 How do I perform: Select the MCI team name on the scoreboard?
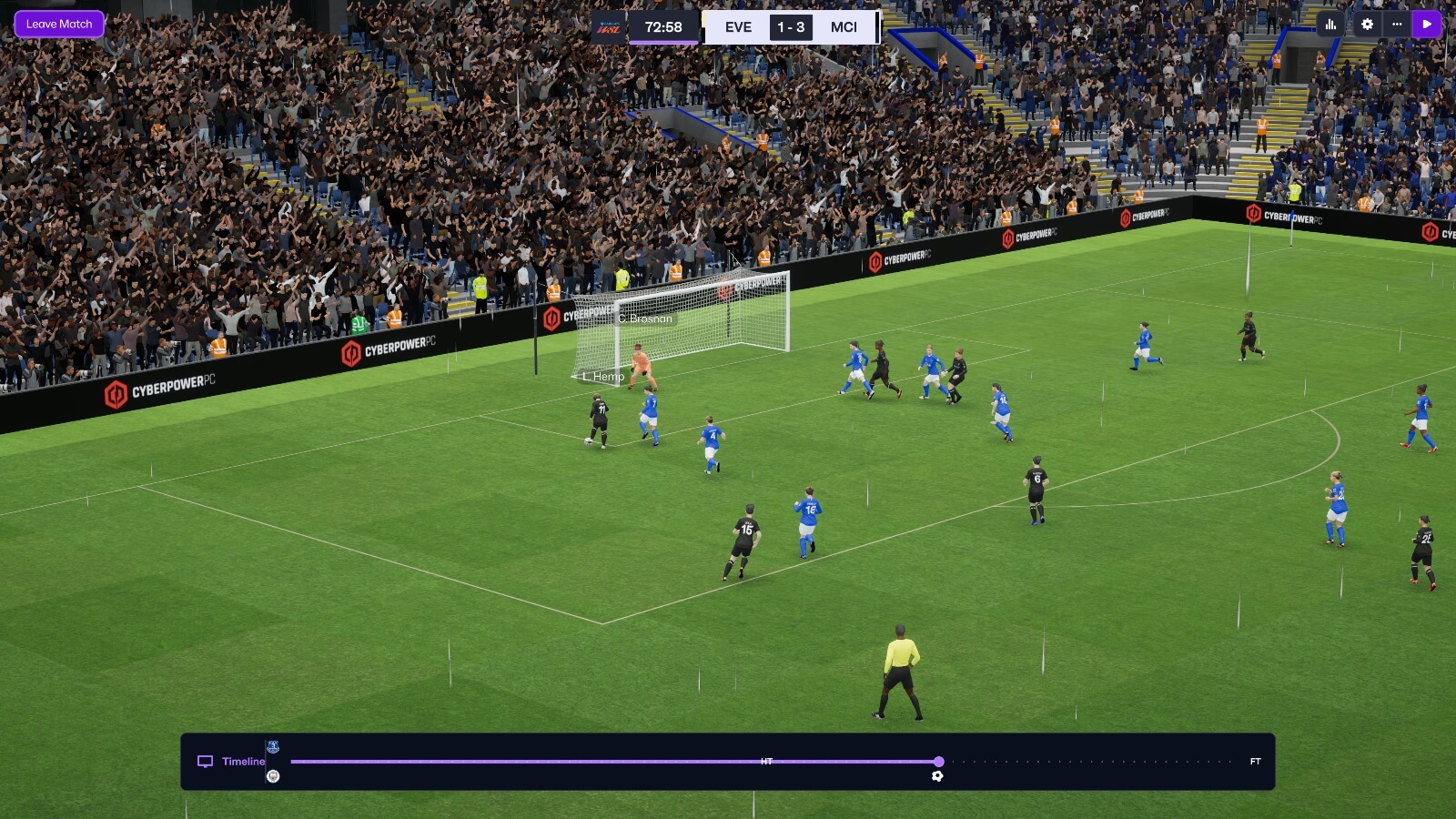844,27
